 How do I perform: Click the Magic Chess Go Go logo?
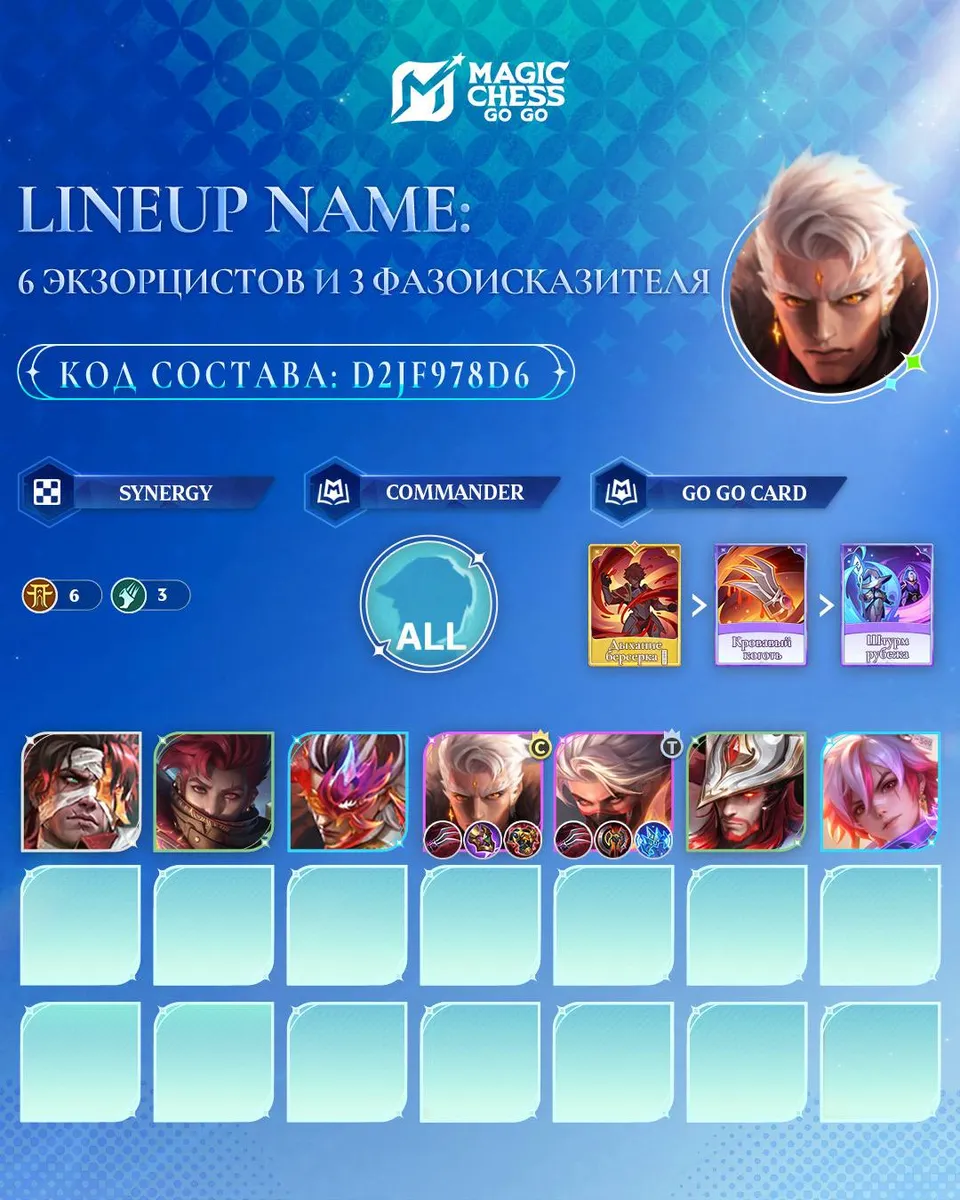pos(480,92)
